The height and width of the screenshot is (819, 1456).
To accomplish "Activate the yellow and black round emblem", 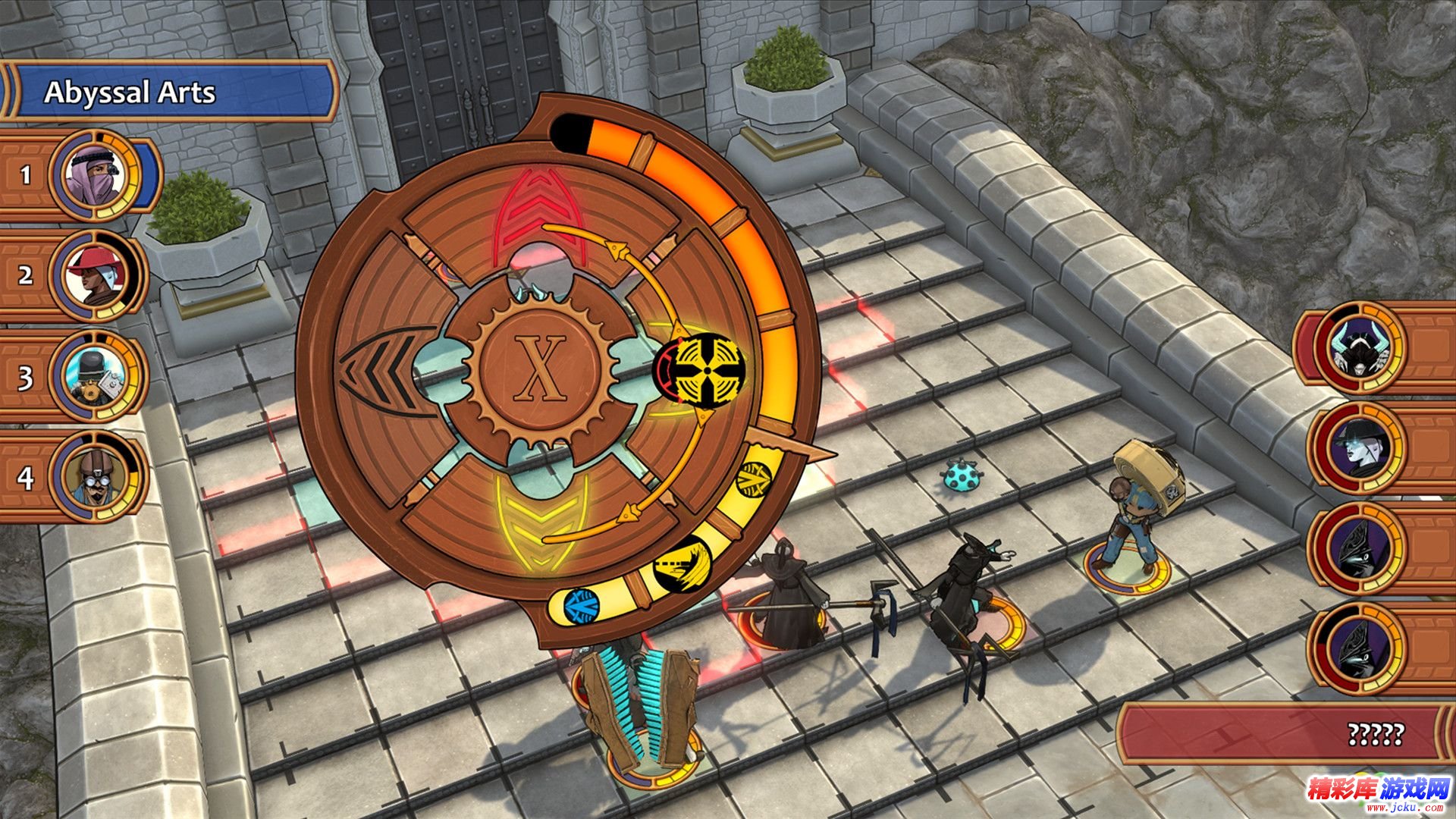I will tap(701, 370).
